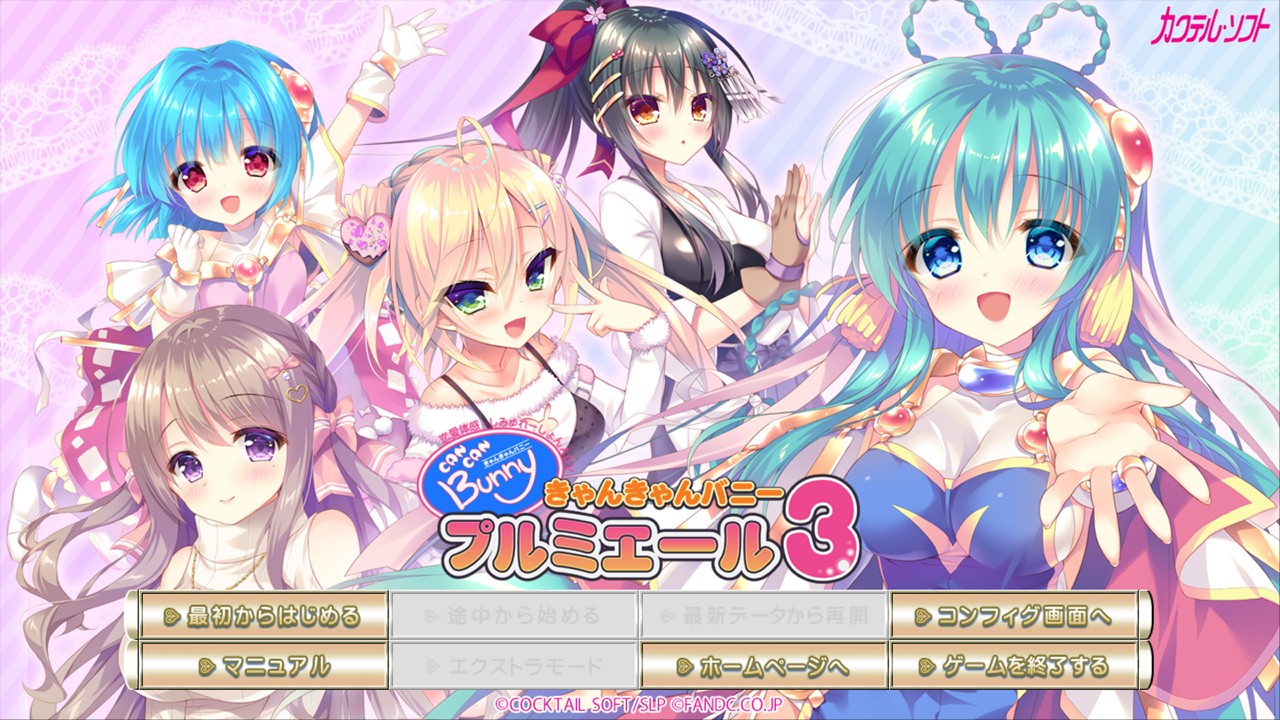Open the コンフィグ画面へ config screen

1014,615
